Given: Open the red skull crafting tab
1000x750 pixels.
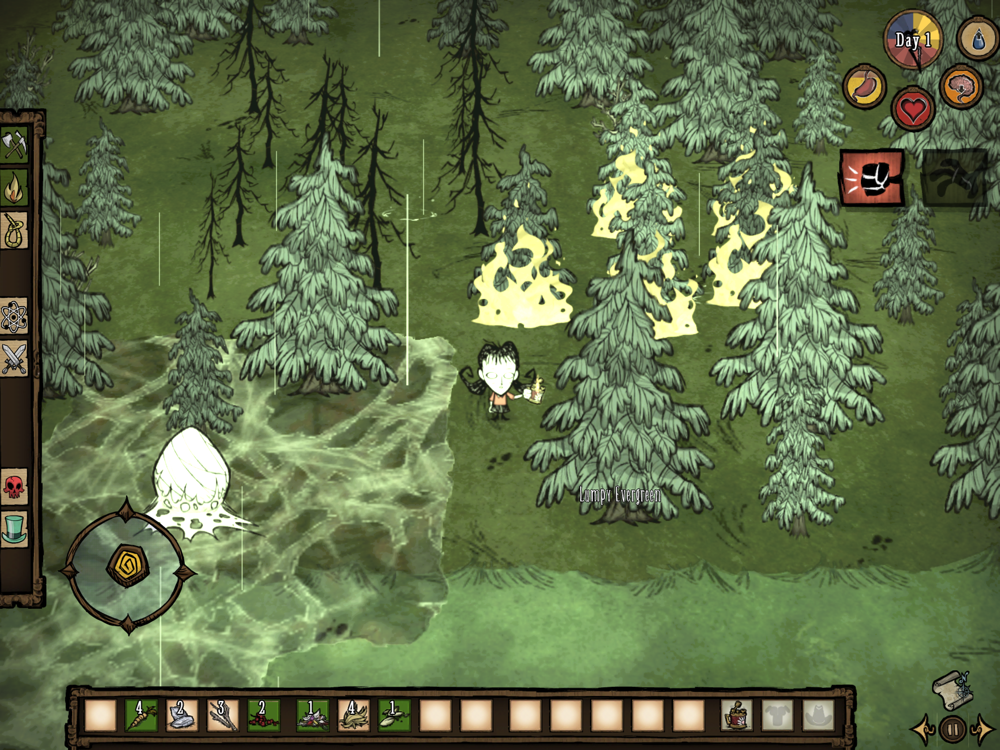Looking at the screenshot, I should pos(14,487).
